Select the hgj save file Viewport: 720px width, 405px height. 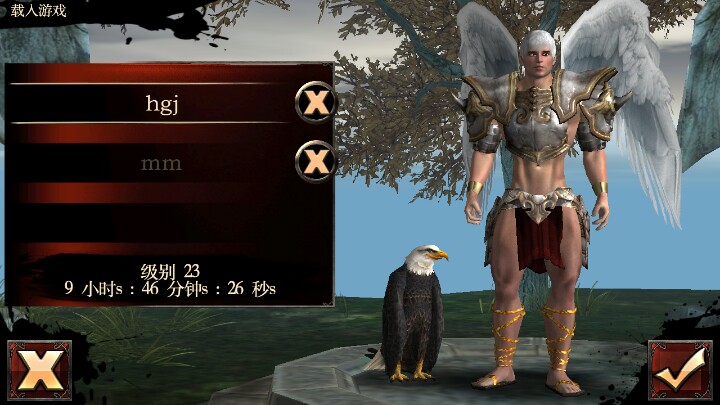(160, 101)
